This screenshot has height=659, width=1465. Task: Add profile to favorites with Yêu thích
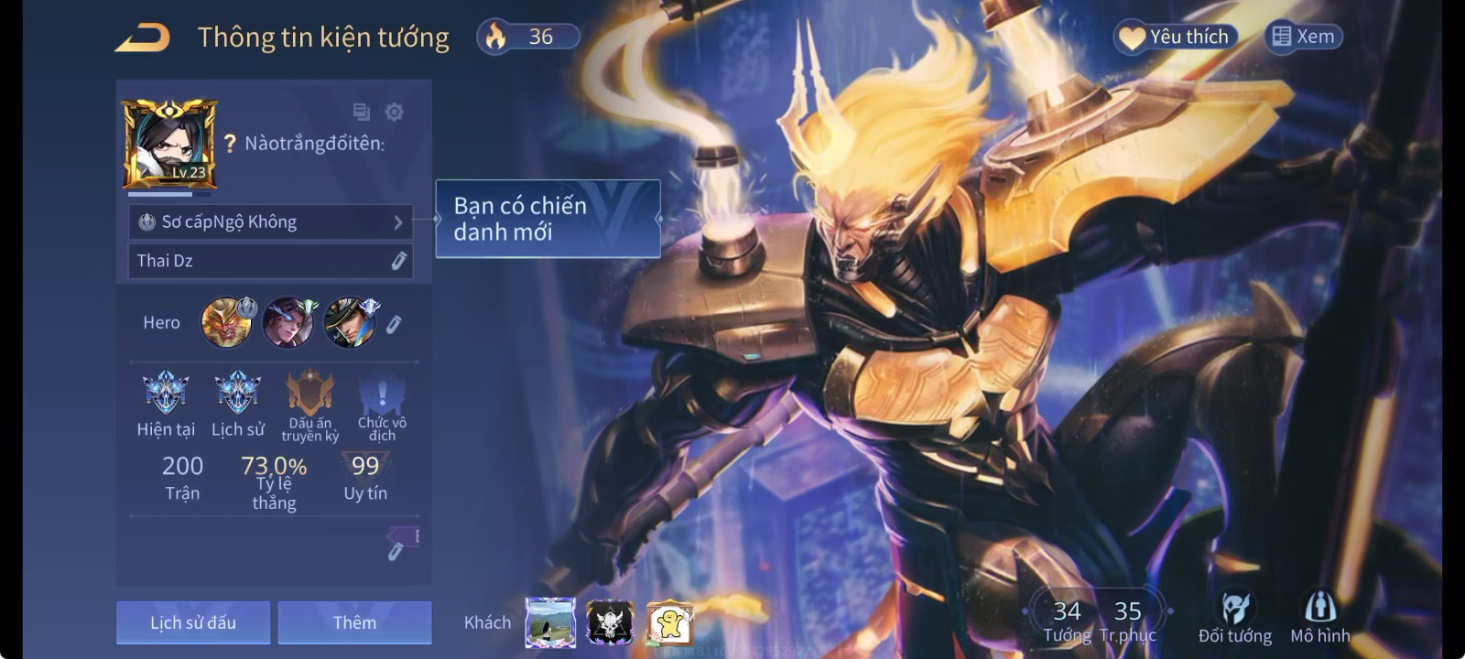1175,38
